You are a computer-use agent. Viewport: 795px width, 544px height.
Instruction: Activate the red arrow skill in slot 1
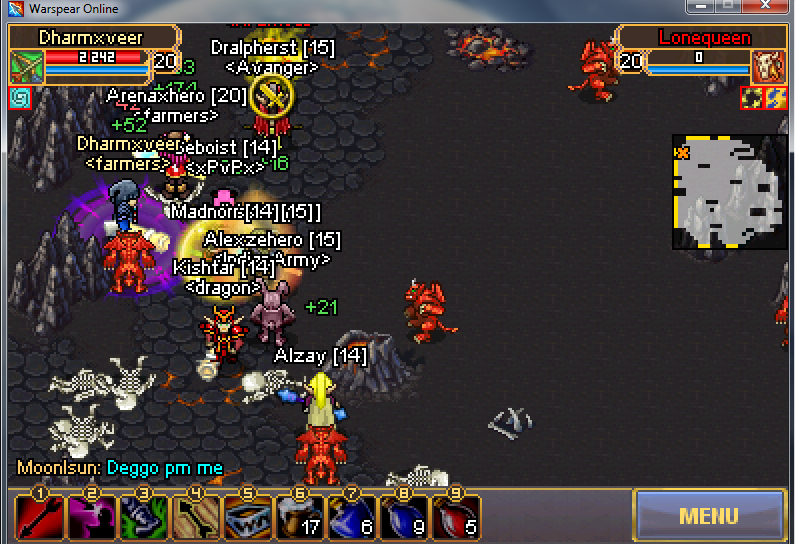37,518
